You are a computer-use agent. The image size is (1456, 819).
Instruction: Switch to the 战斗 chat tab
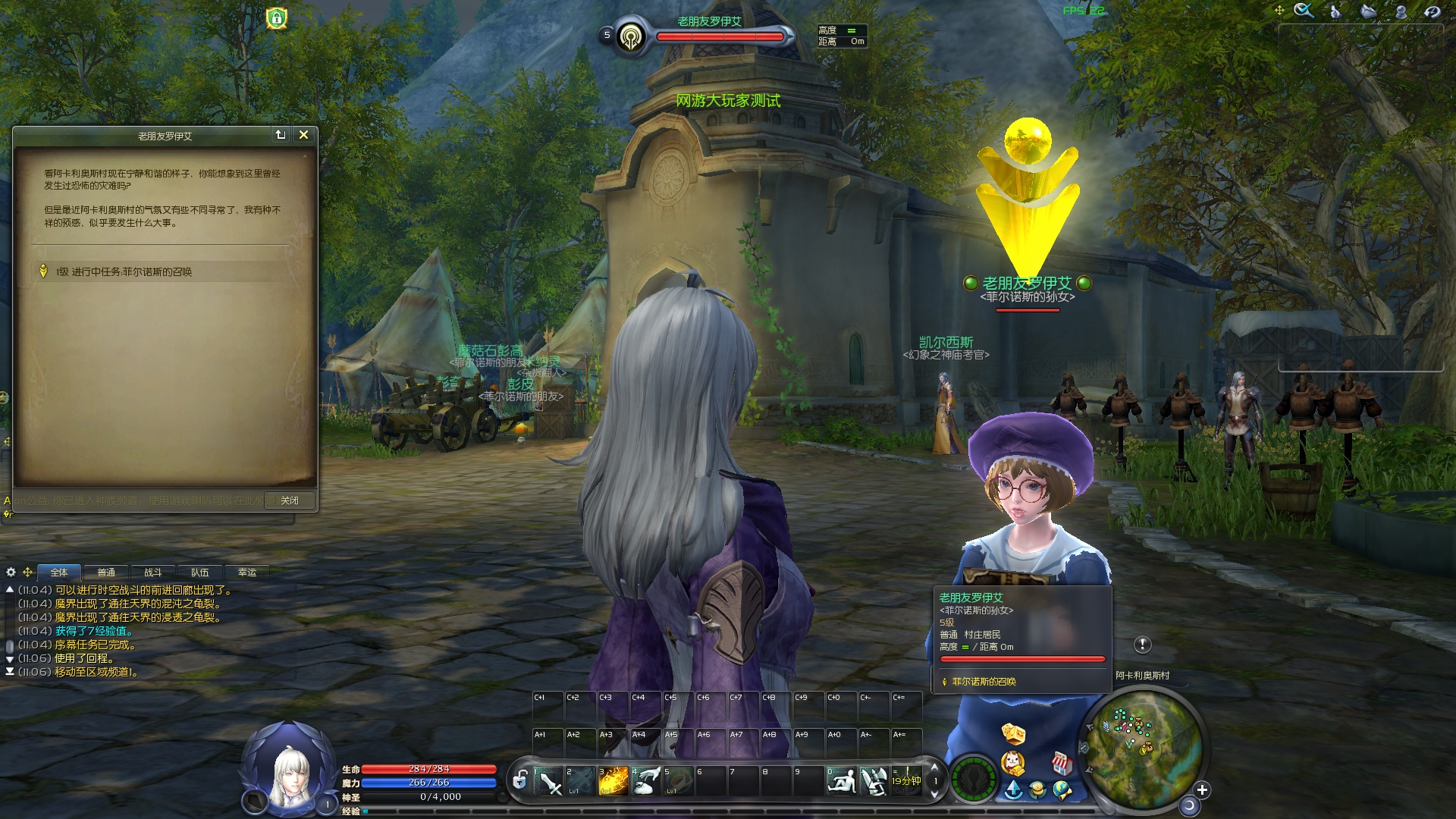[x=153, y=573]
